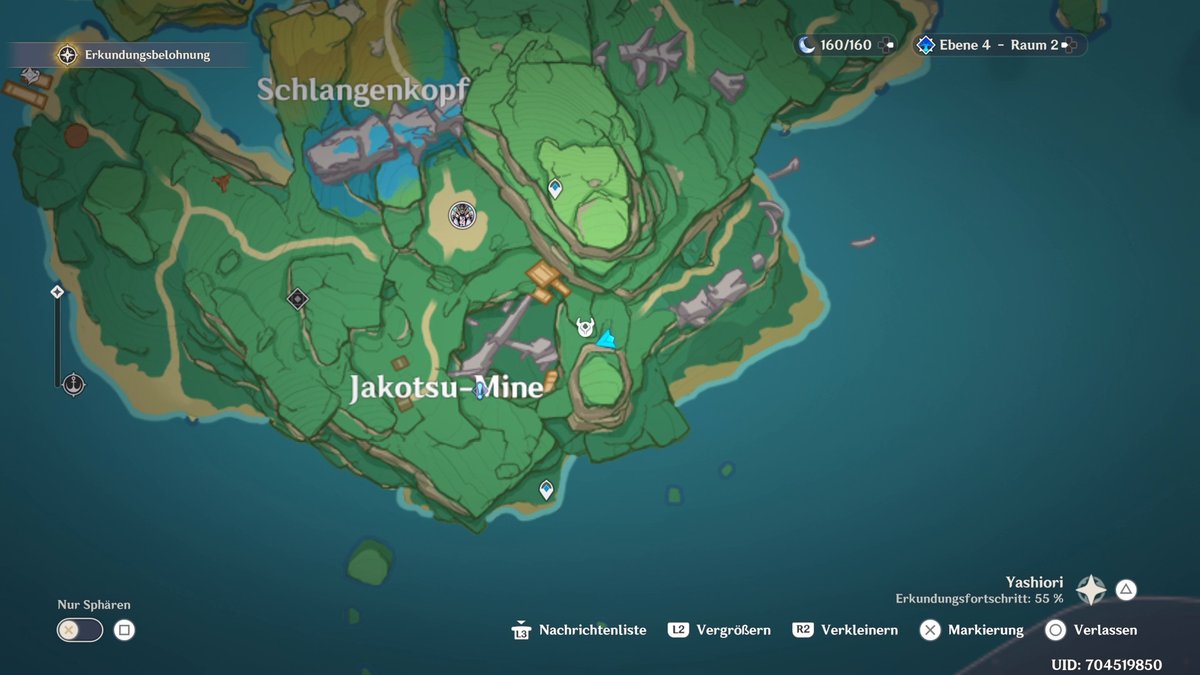The width and height of the screenshot is (1200, 675).
Task: Select the domain marker in the sandy clearing
Action: [461, 214]
